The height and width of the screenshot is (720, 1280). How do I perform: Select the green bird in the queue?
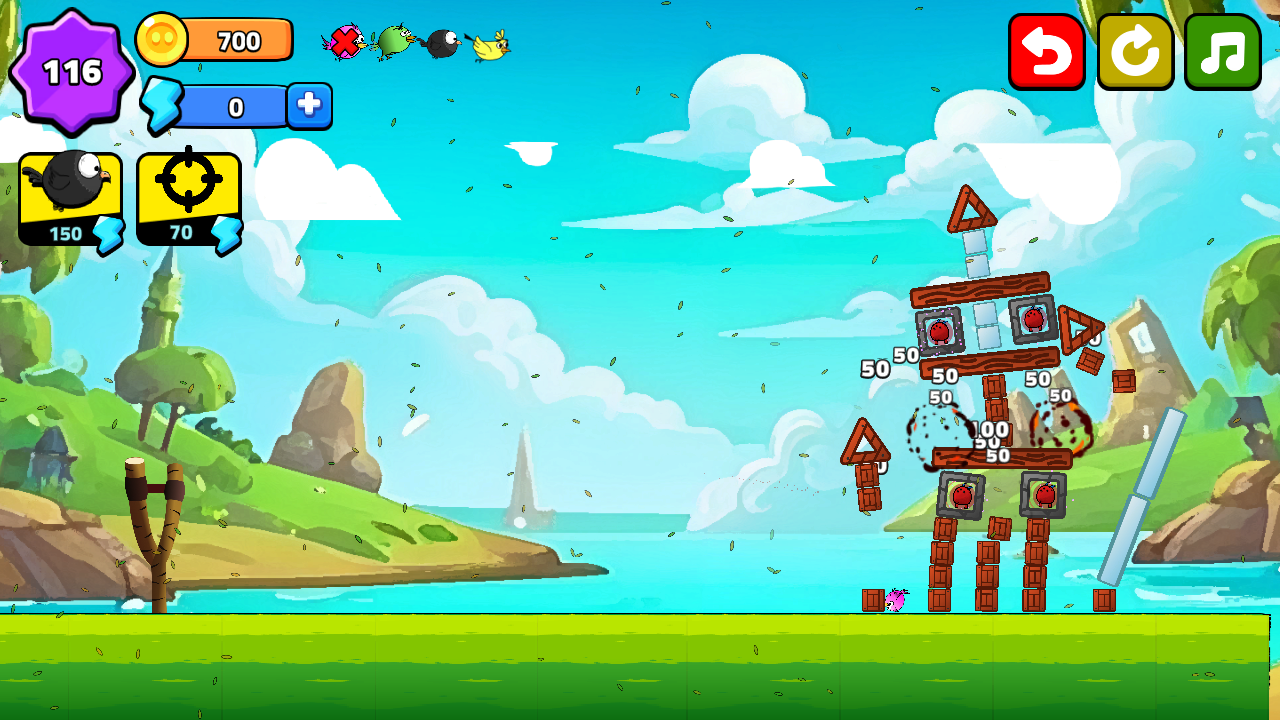point(392,42)
